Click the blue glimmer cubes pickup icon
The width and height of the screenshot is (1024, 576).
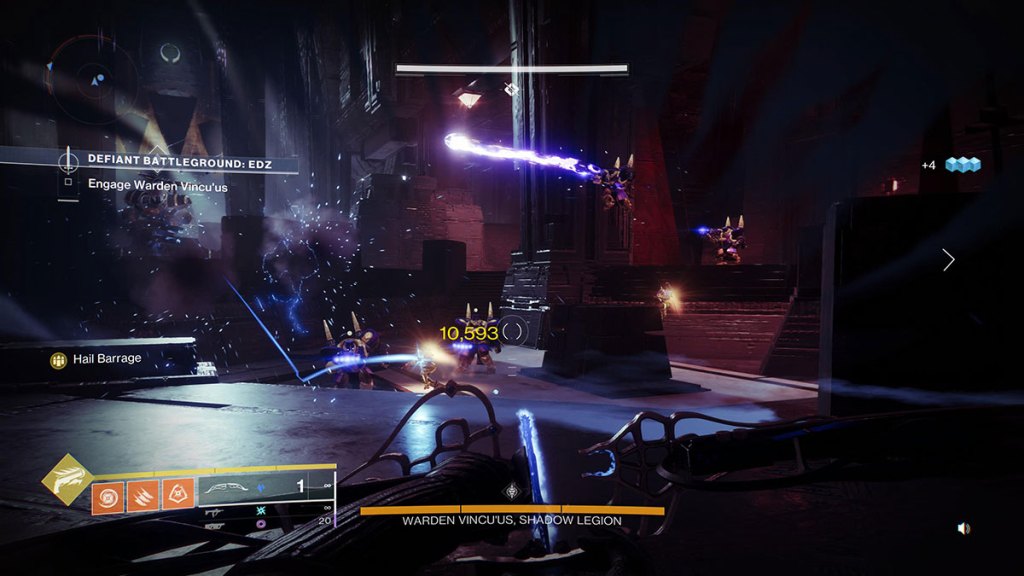962,165
